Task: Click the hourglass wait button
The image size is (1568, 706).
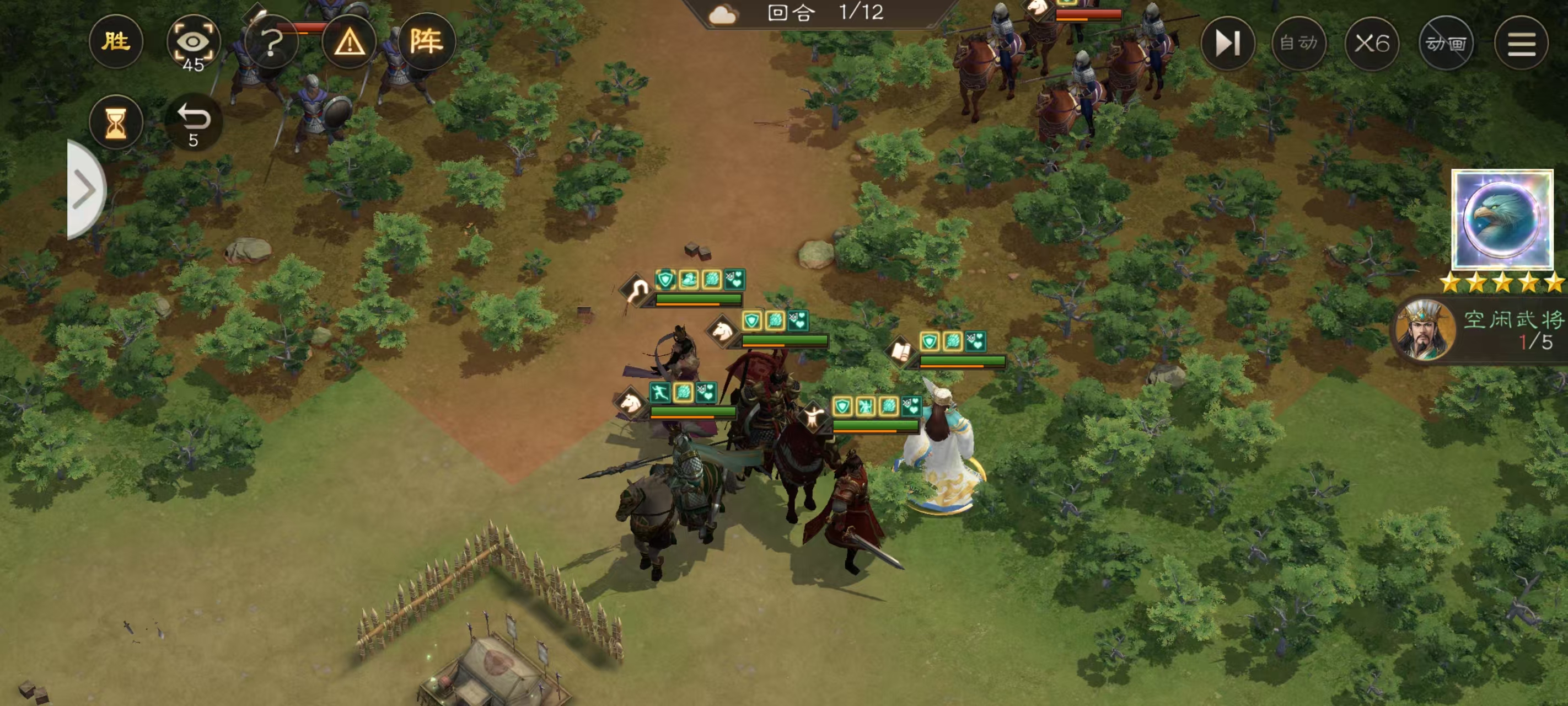Action: [x=116, y=123]
